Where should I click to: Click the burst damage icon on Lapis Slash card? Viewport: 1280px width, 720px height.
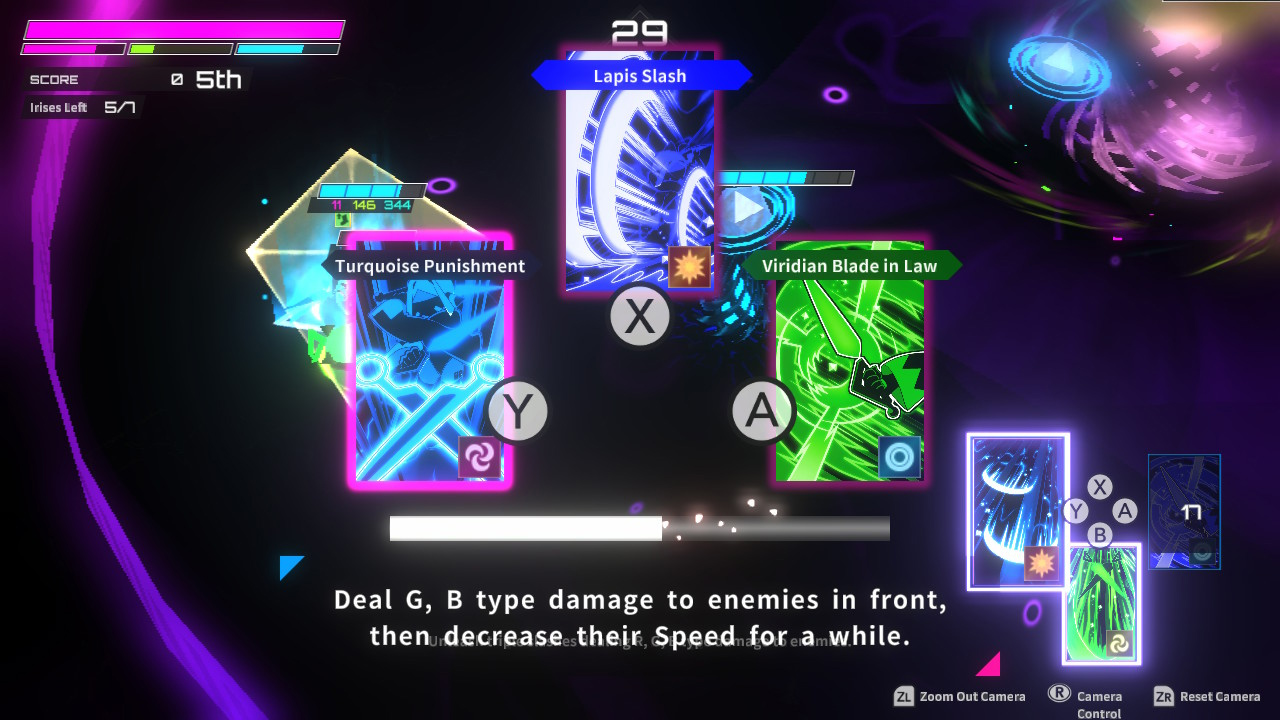point(688,266)
